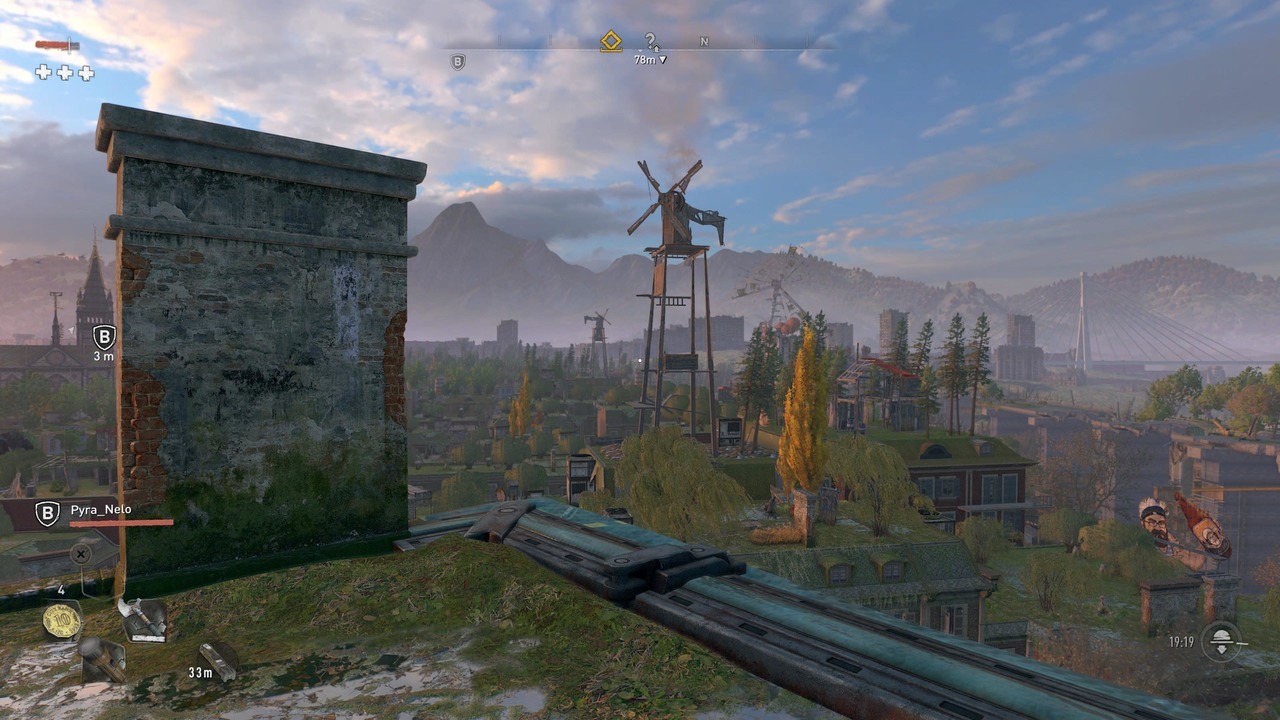
Task: Select the yellow diamond objective marker on compass
Action: point(611,41)
